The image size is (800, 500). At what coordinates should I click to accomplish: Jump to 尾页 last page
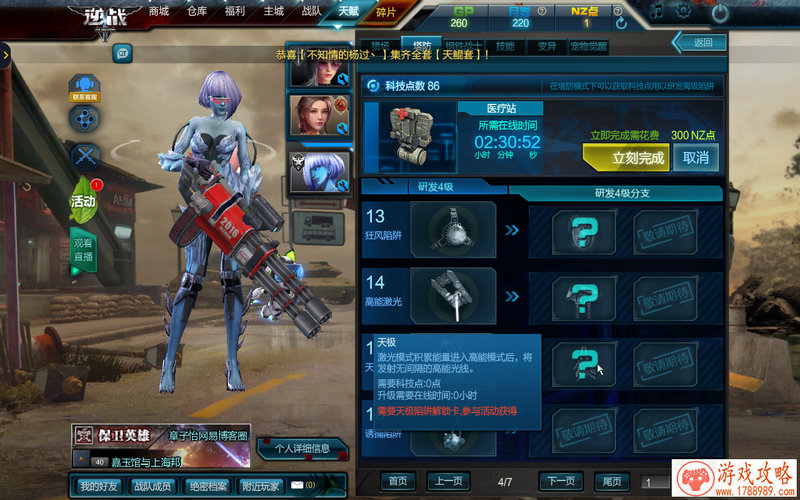611,481
